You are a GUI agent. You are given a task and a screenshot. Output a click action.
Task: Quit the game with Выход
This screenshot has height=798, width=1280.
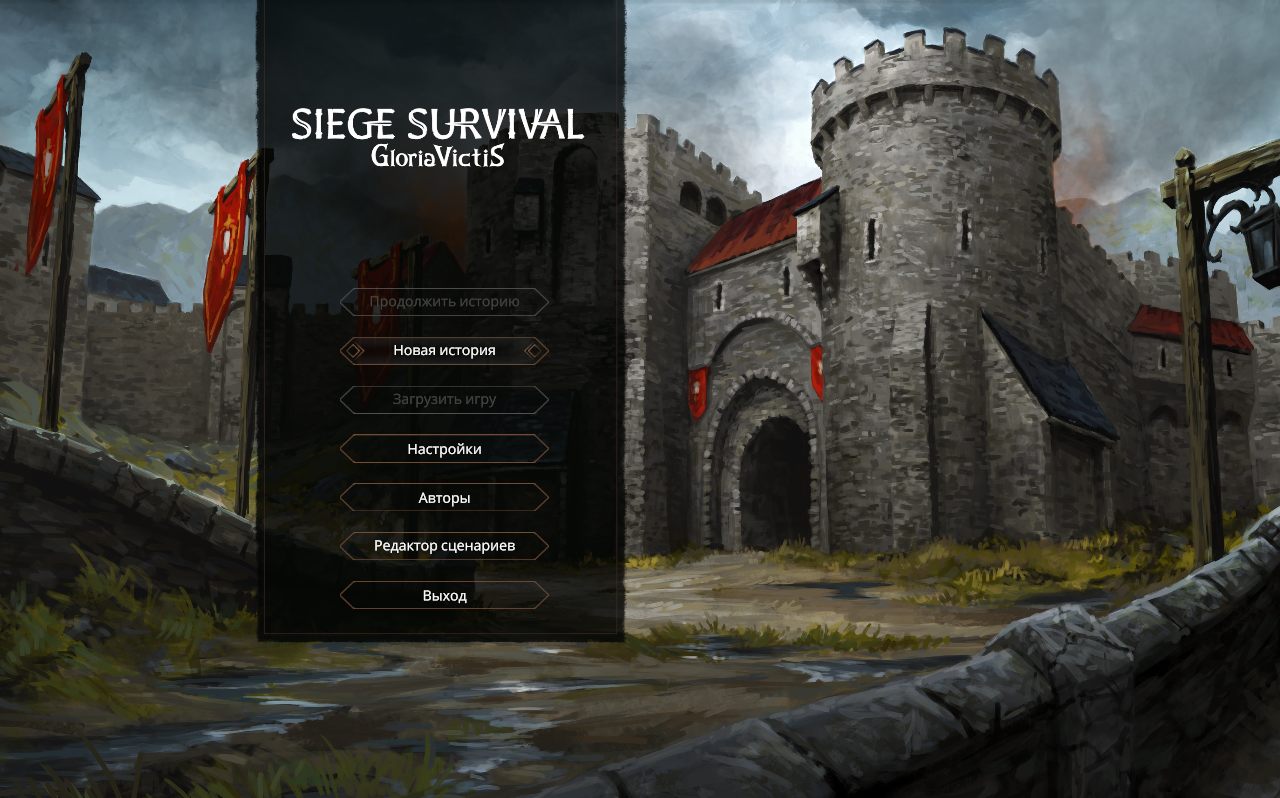coord(444,594)
